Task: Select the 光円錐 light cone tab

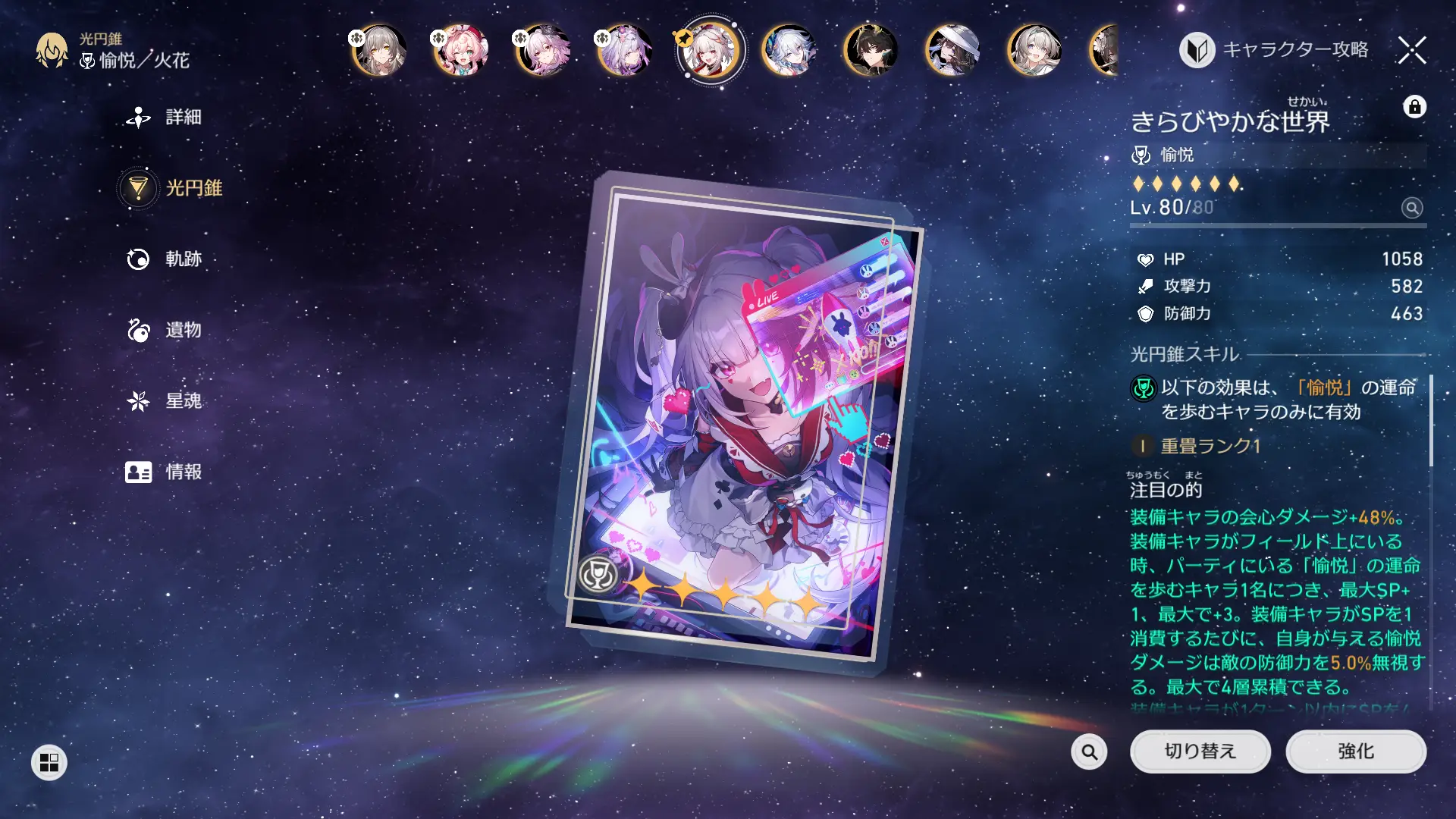Action: pos(171,188)
